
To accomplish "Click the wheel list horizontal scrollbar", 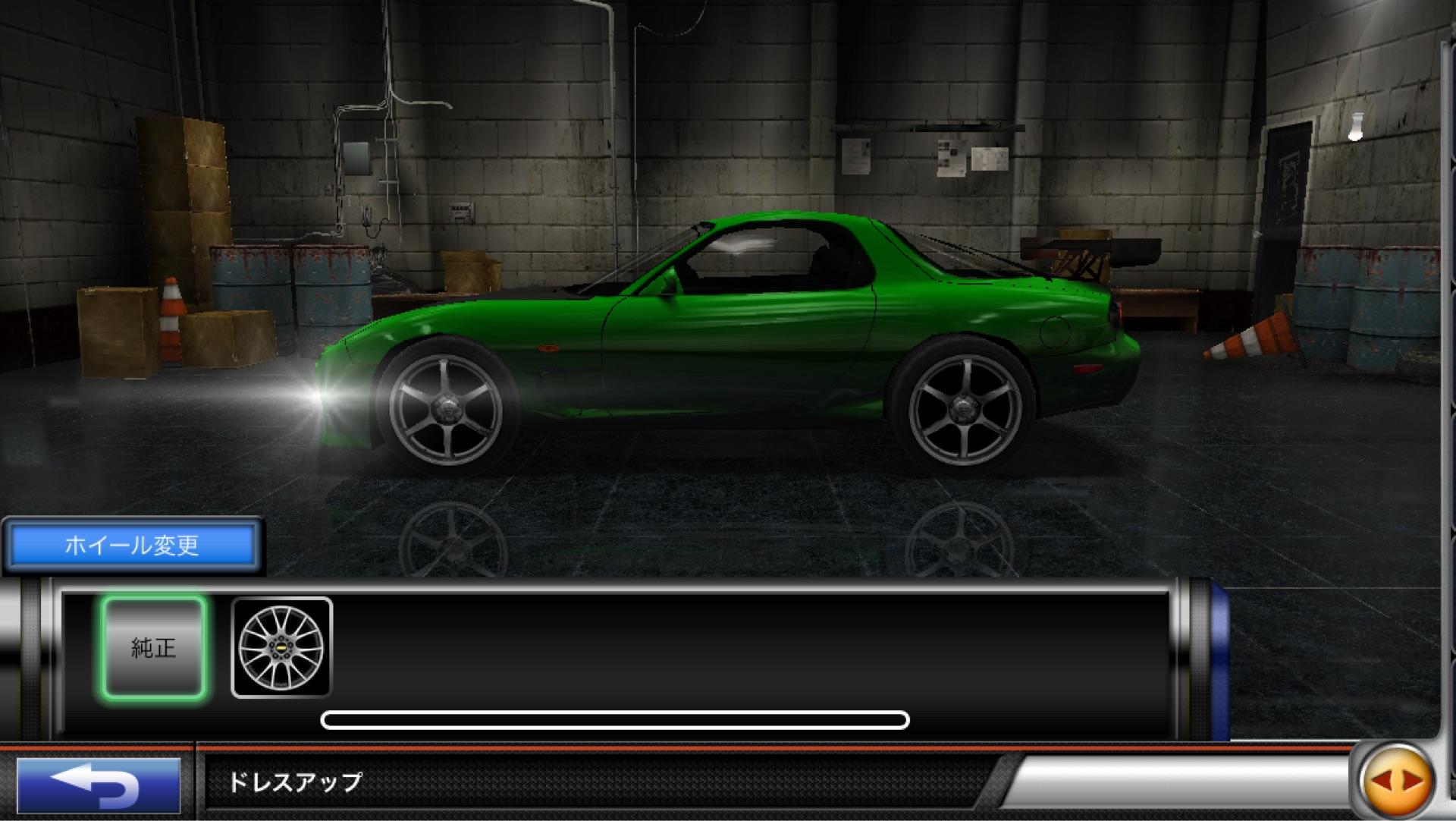I will coord(614,719).
